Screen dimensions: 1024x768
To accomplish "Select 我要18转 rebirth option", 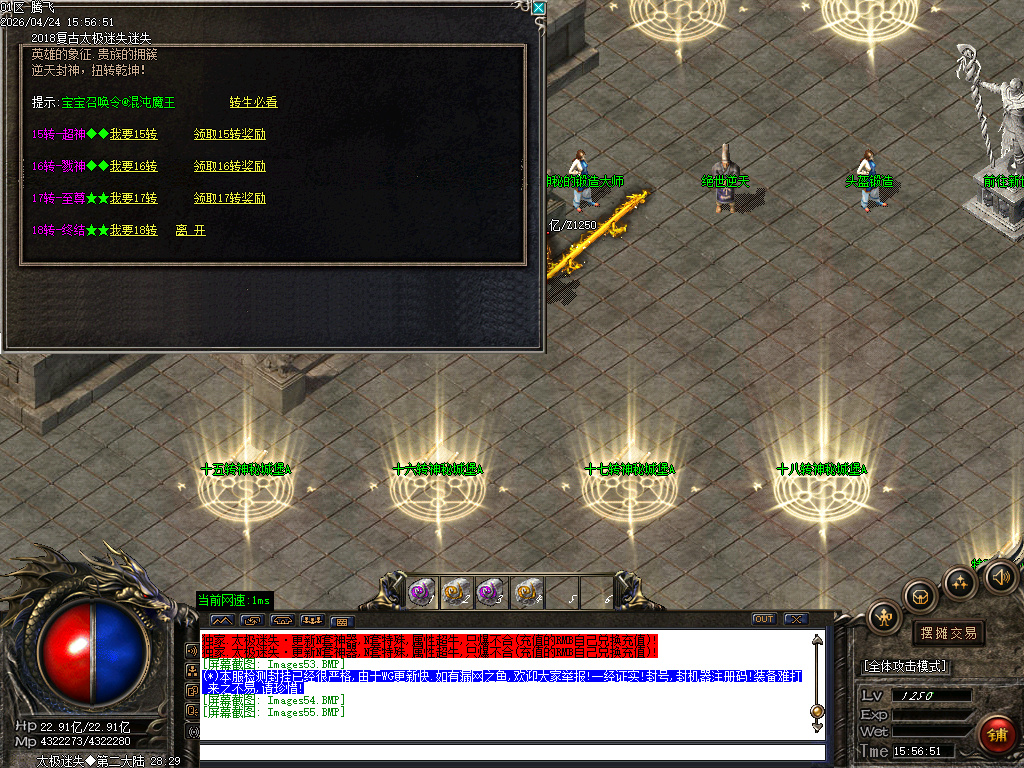I will click(x=133, y=230).
